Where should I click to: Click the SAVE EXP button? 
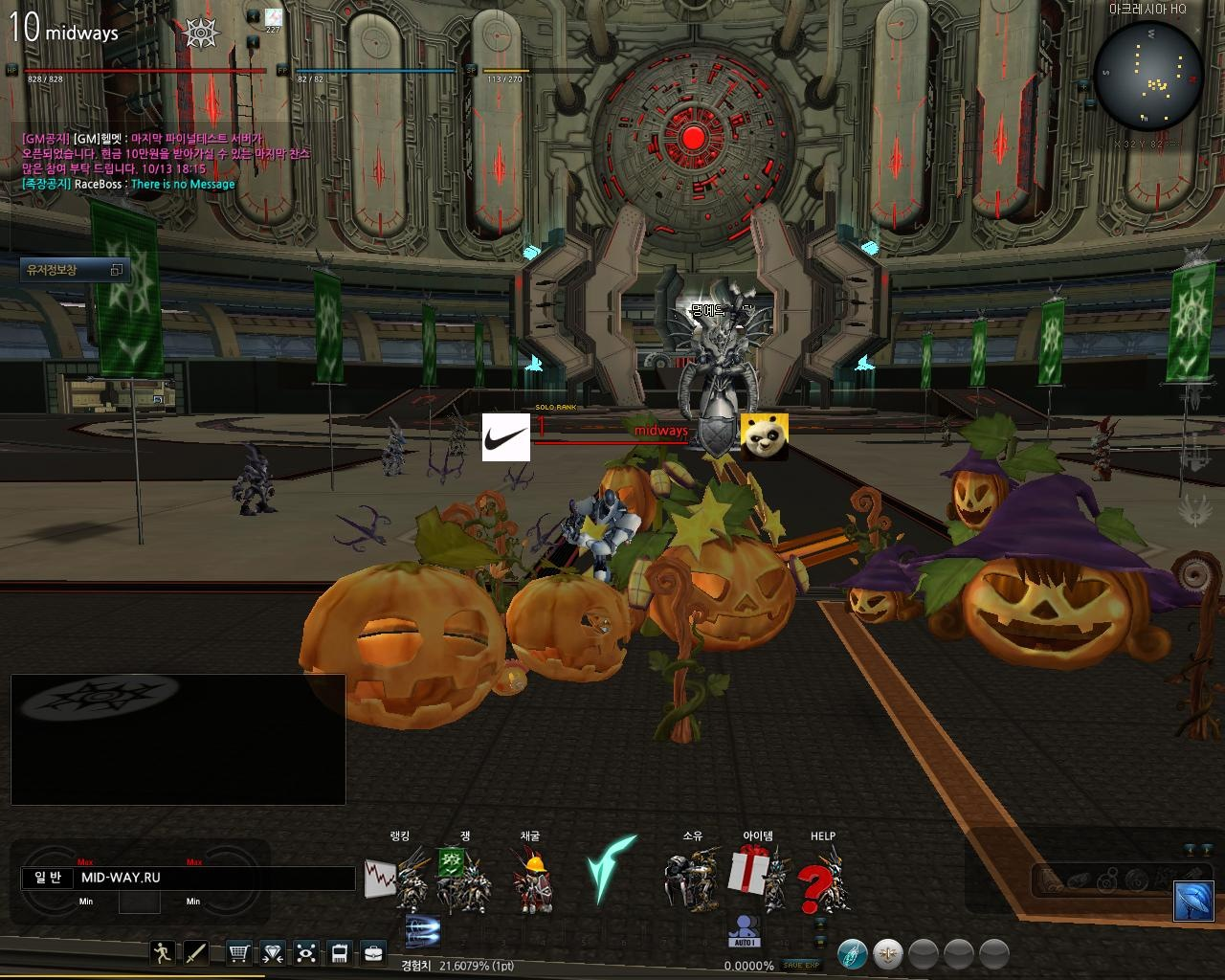800,965
